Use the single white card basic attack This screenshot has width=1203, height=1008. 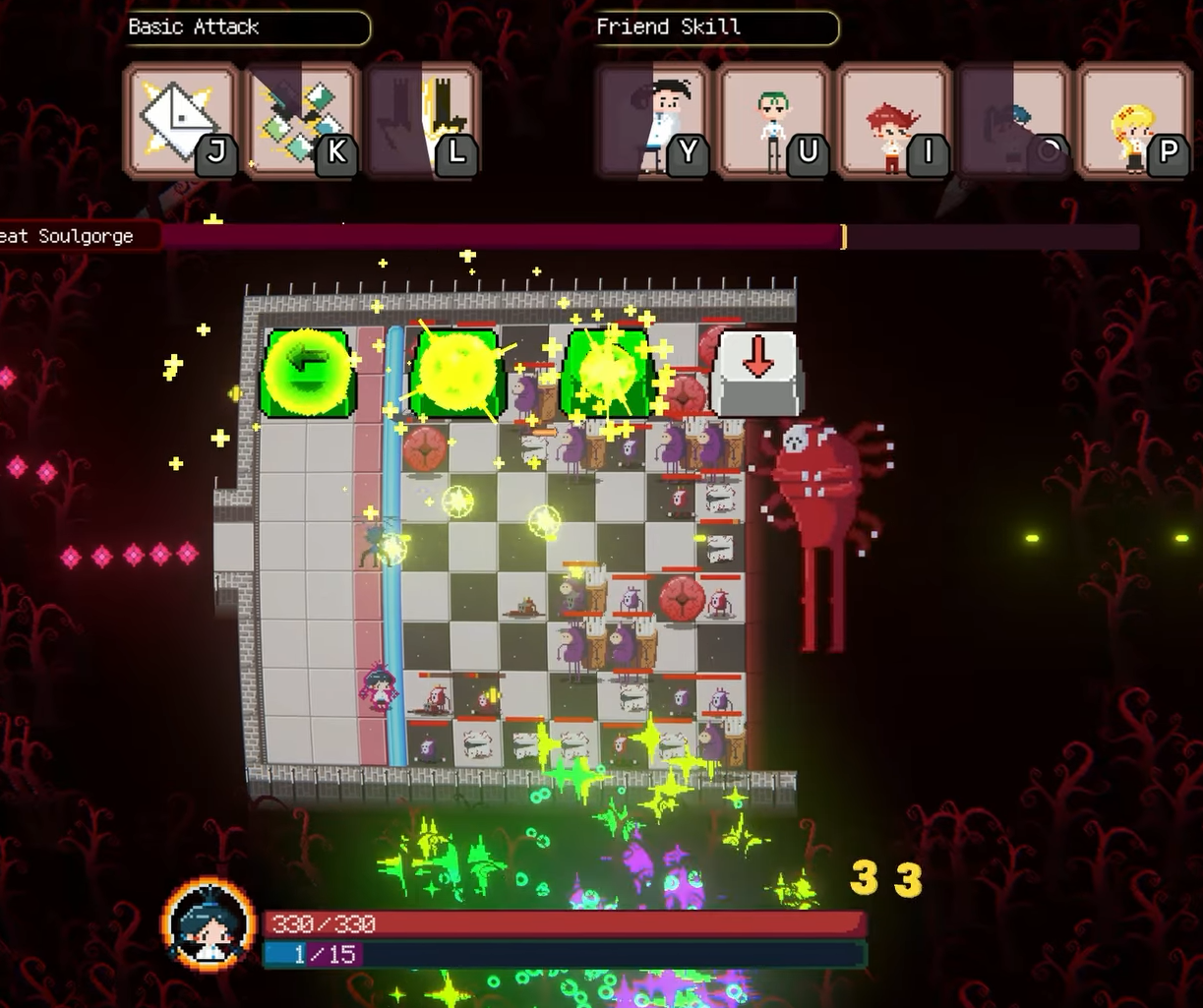click(180, 121)
